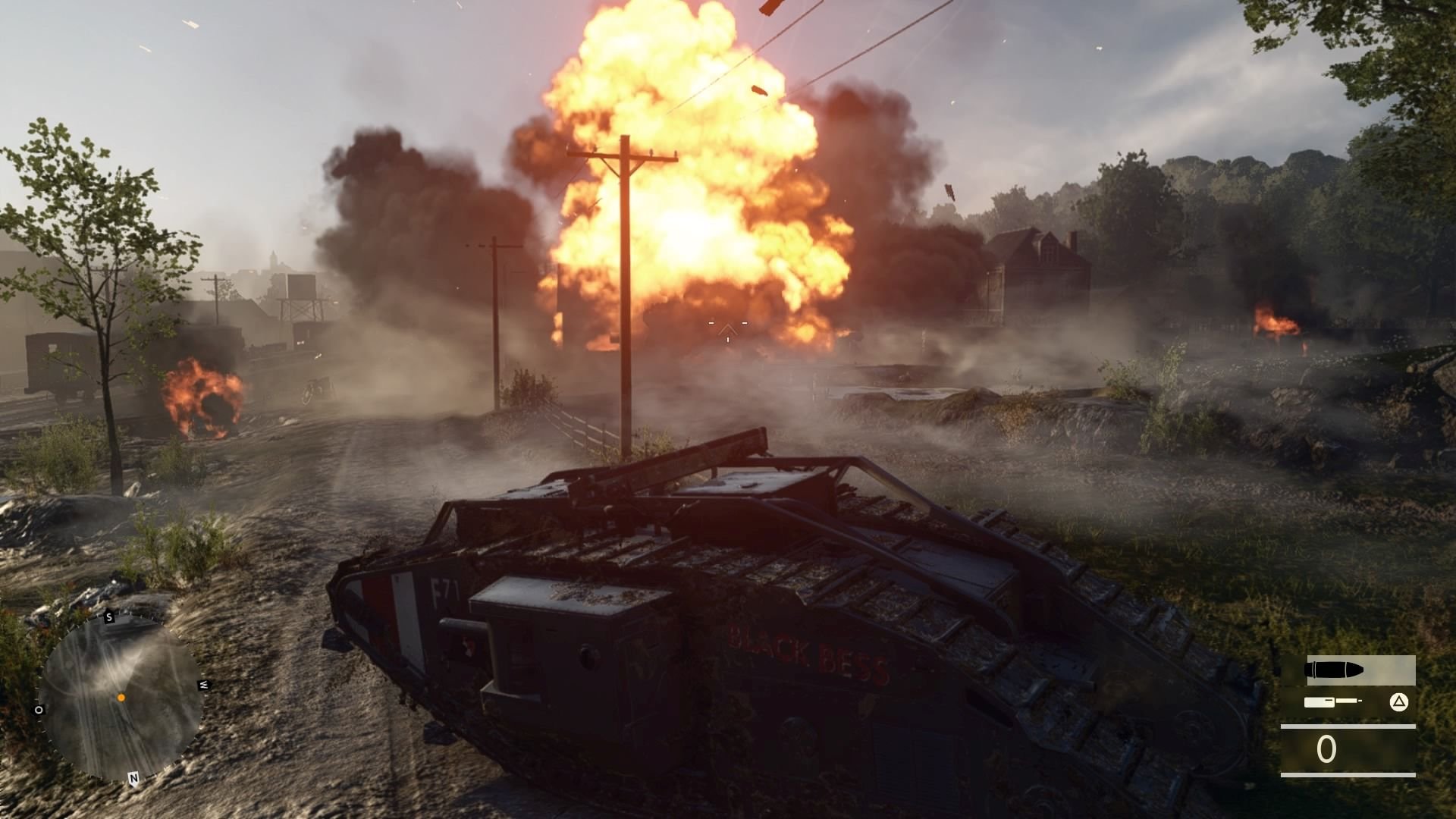
Task: Toggle the cannon weapon selection row
Action: pyautogui.click(x=1350, y=701)
